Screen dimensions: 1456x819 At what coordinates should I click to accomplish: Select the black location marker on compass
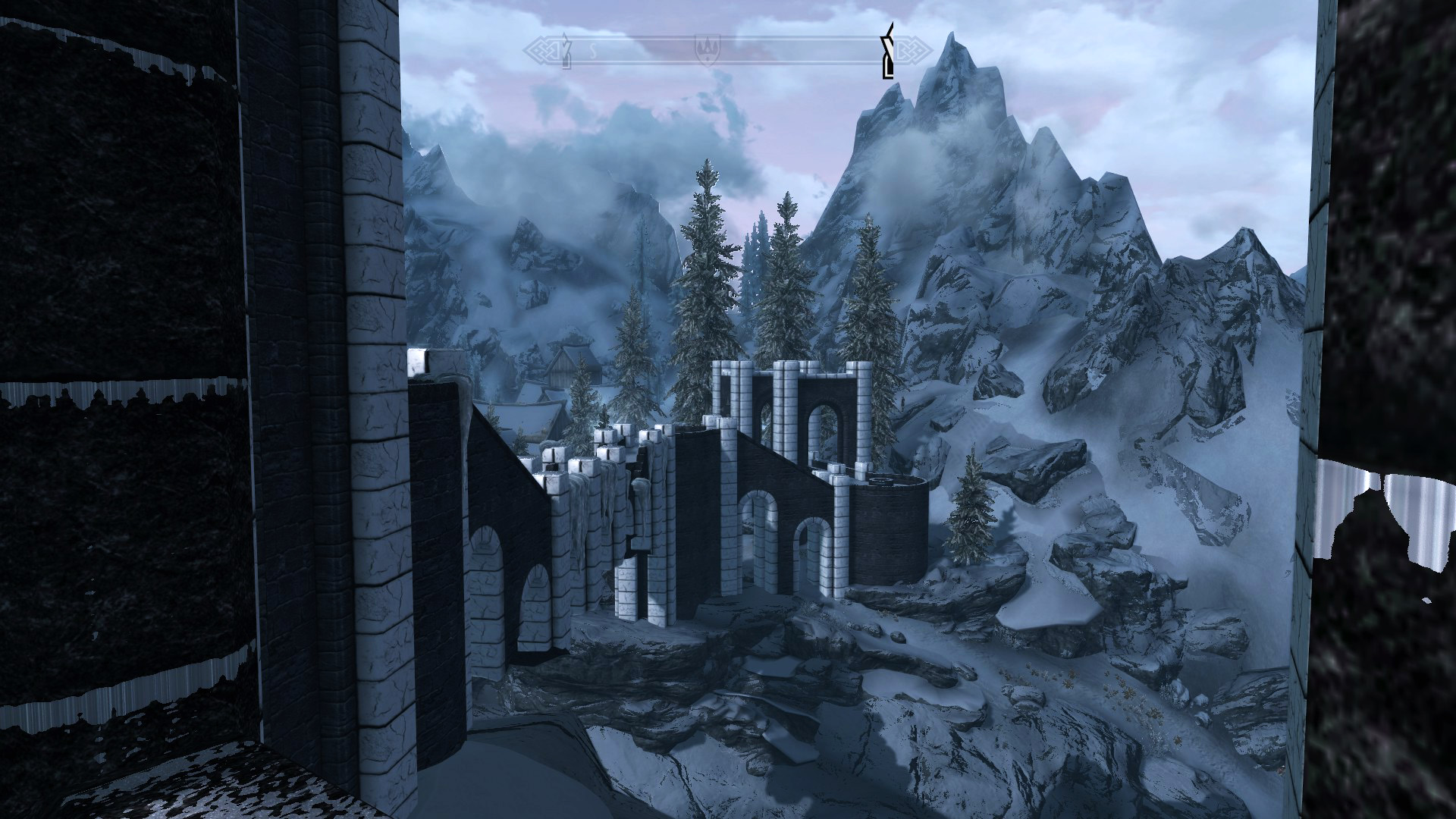pyautogui.click(x=888, y=52)
